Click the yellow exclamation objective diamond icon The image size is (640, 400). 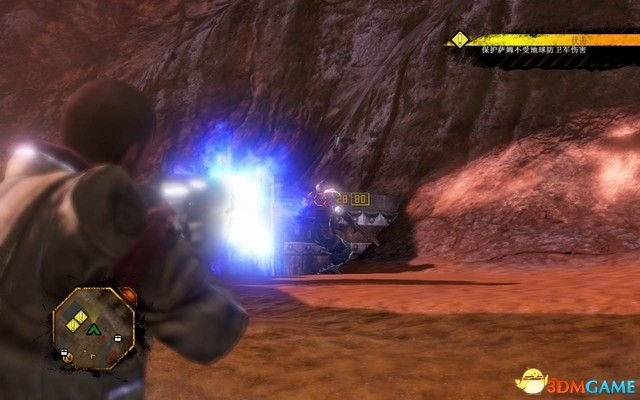tap(459, 40)
